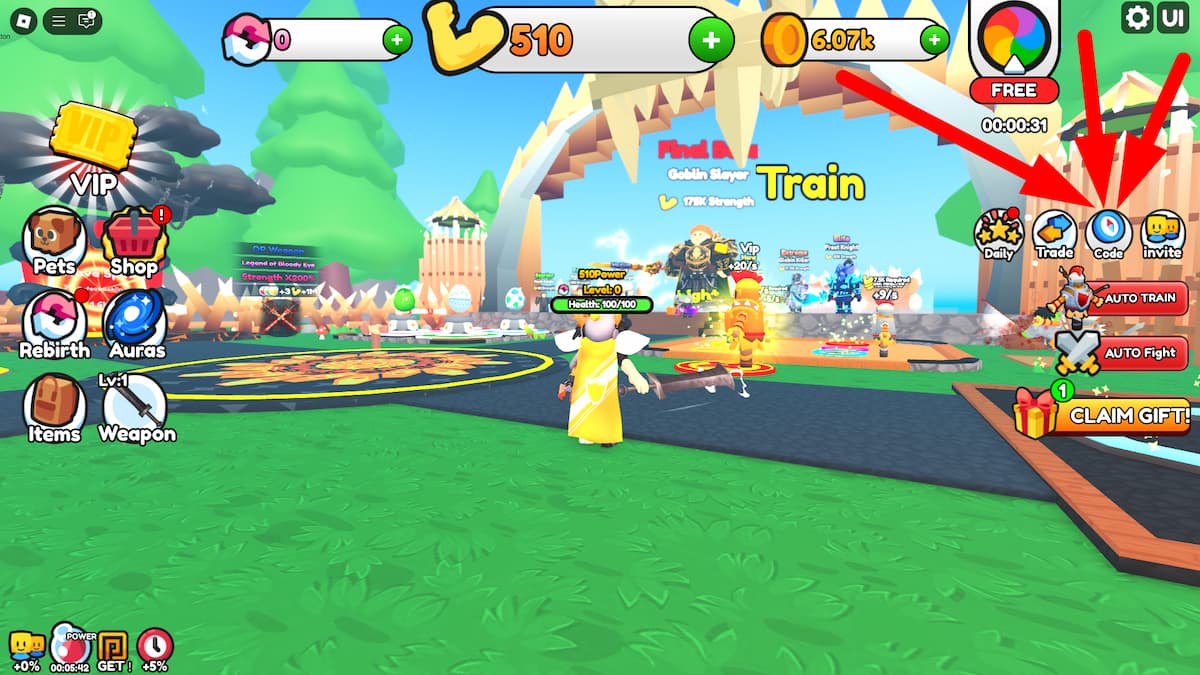Open the Trade menu
The width and height of the screenshot is (1200, 675).
(1054, 234)
